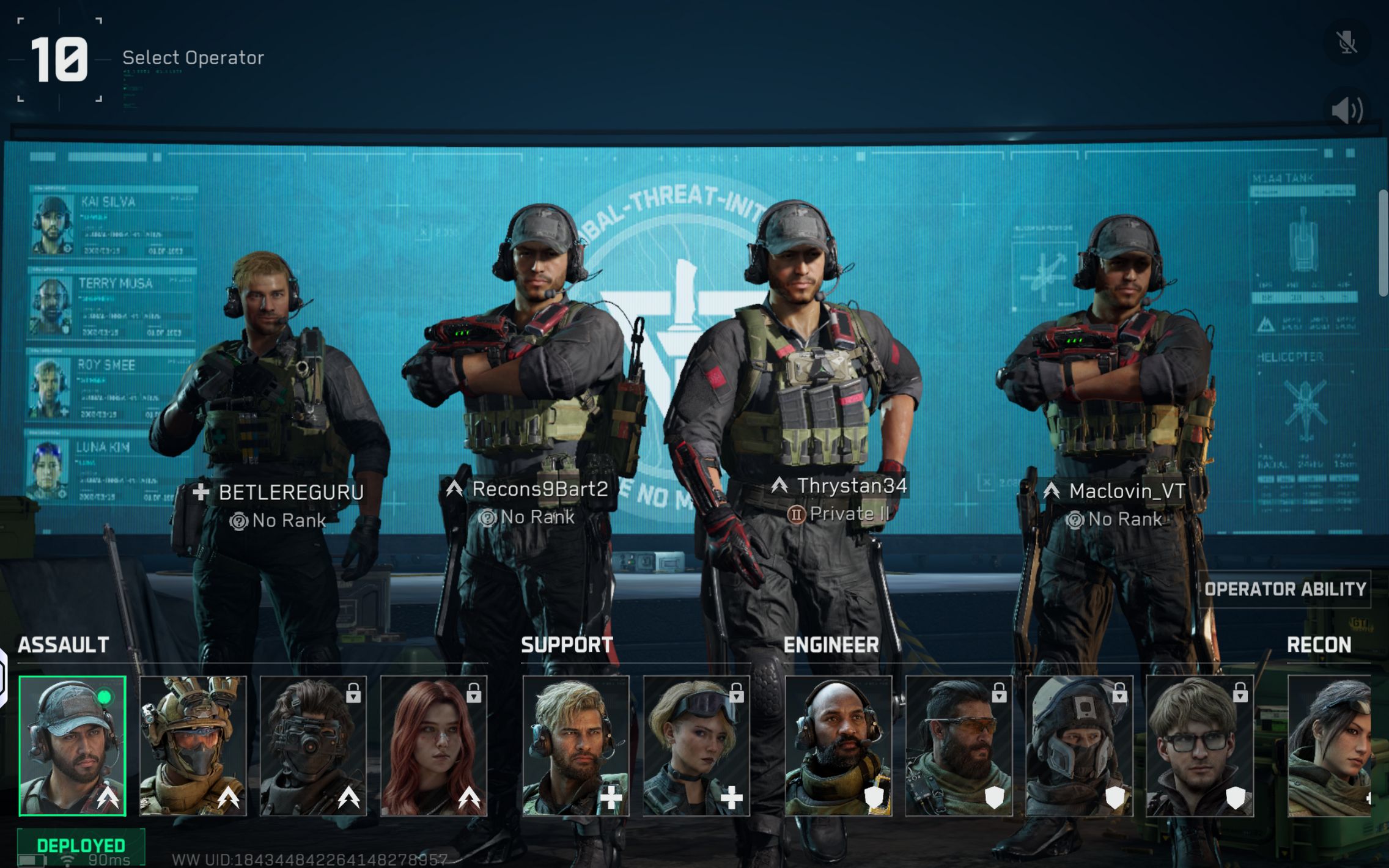The image size is (1389, 868).
Task: Pick the locked Engineer with orange glasses
Action: pos(958,746)
